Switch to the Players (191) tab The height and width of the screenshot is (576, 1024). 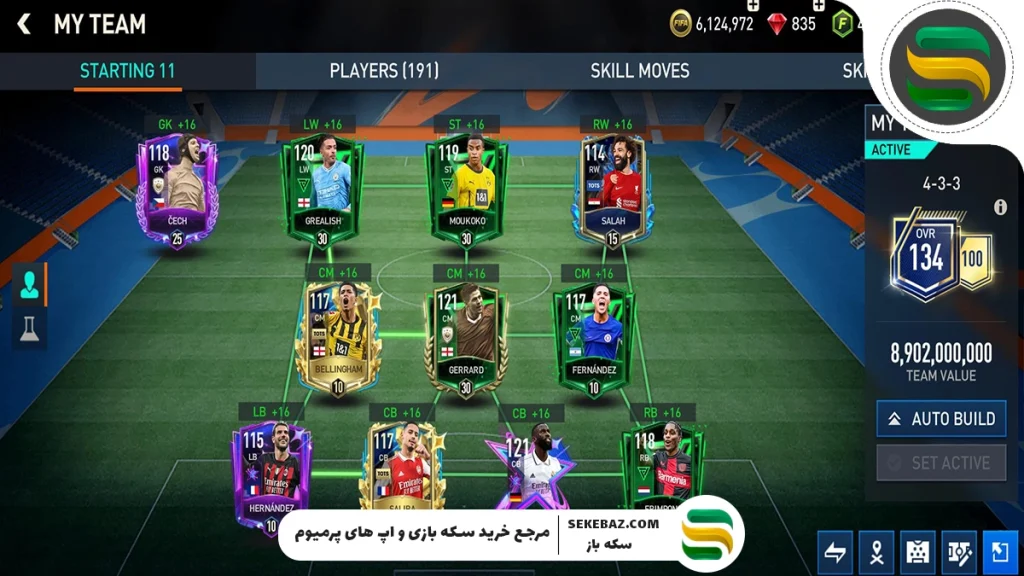click(384, 71)
